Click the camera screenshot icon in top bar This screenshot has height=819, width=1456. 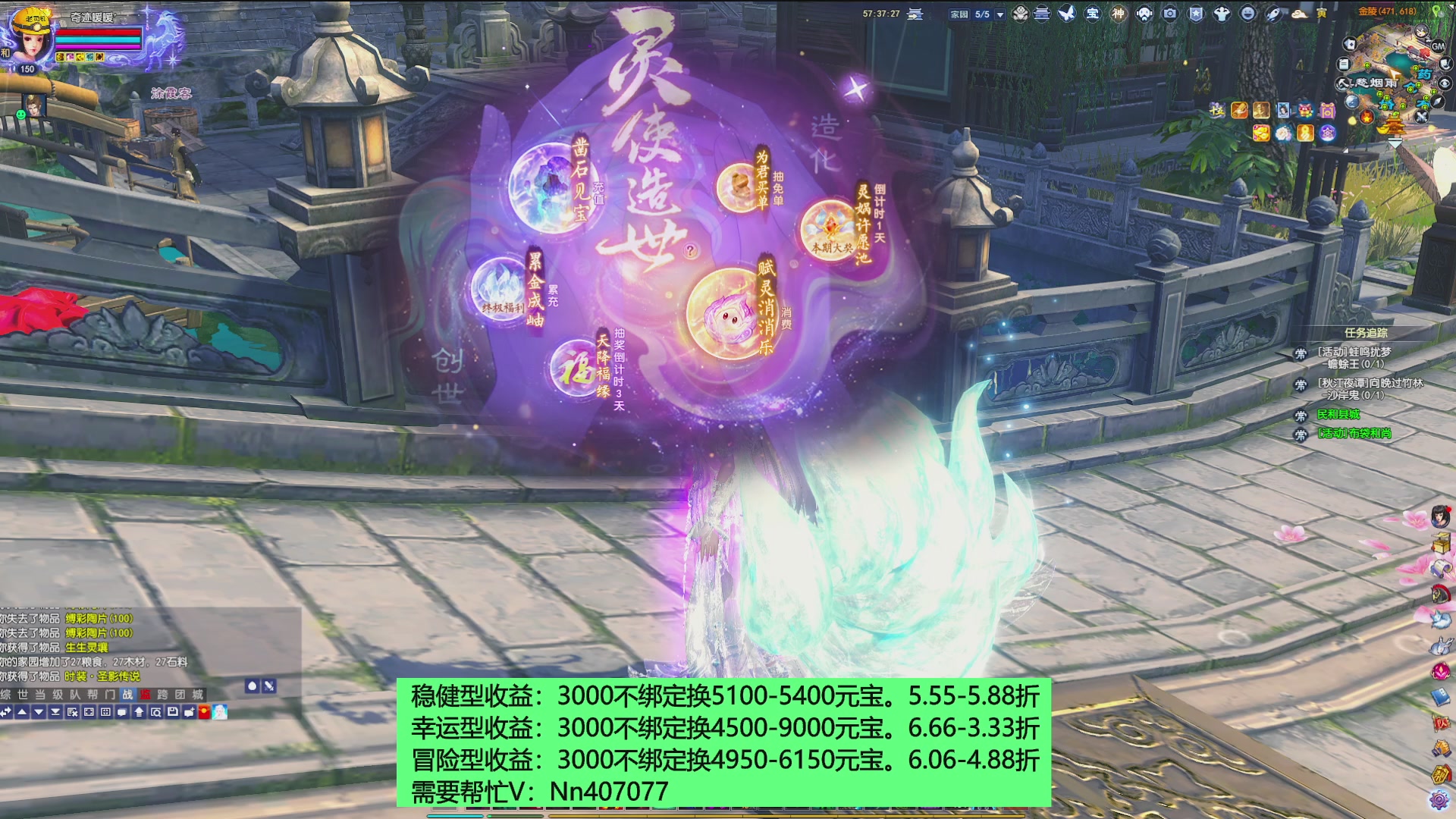[x=1169, y=14]
